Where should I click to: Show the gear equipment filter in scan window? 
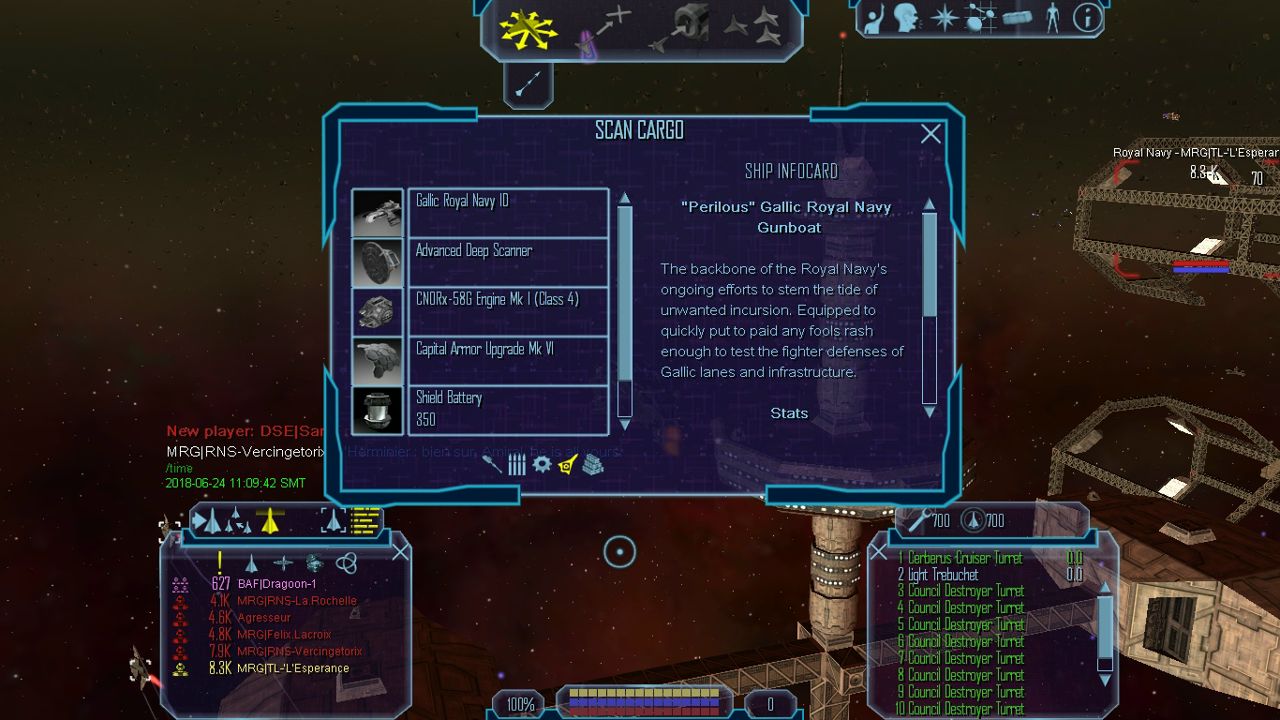click(542, 464)
